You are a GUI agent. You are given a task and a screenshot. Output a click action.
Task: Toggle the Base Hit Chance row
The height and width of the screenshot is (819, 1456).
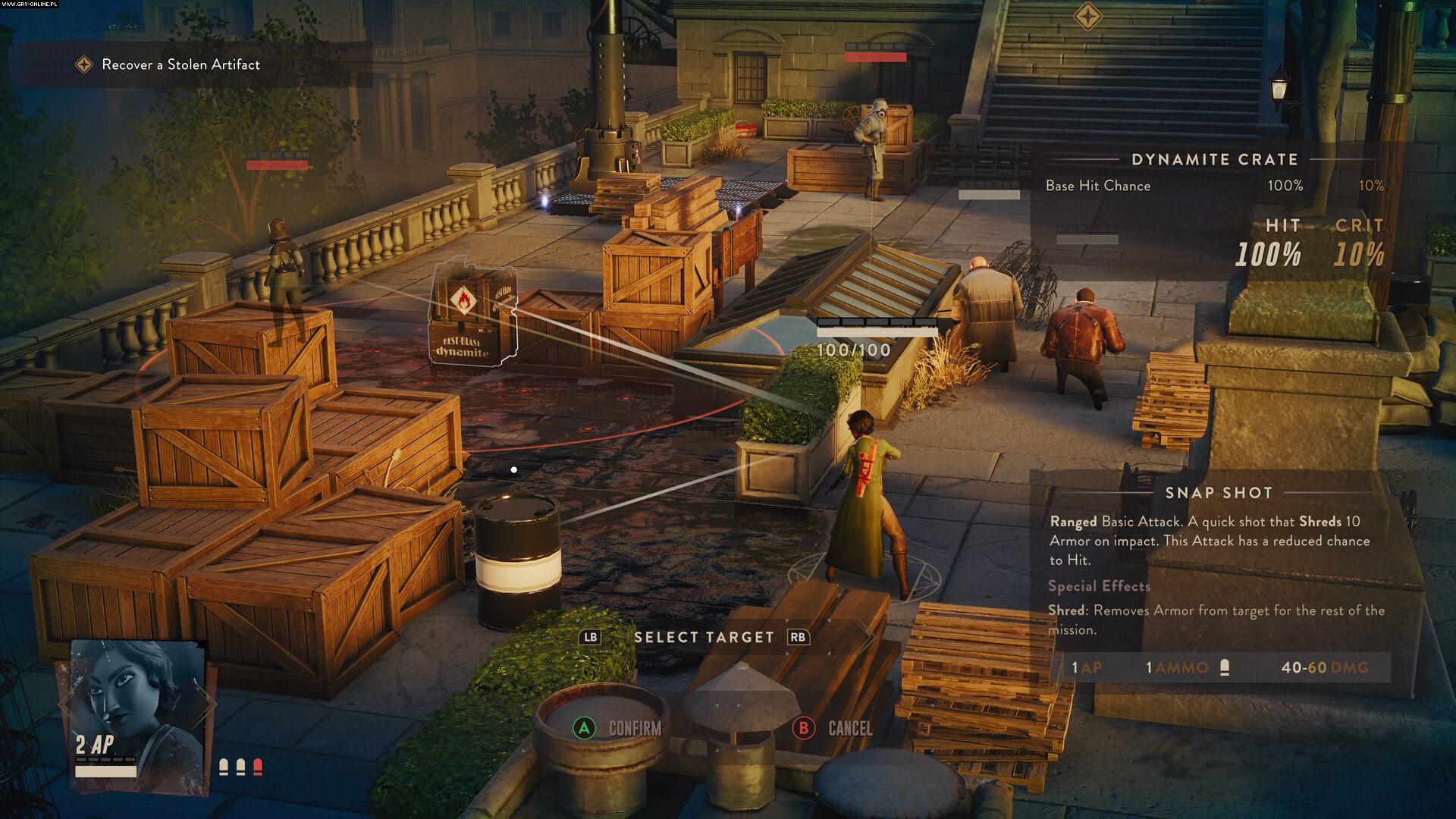pyautogui.click(x=1098, y=185)
